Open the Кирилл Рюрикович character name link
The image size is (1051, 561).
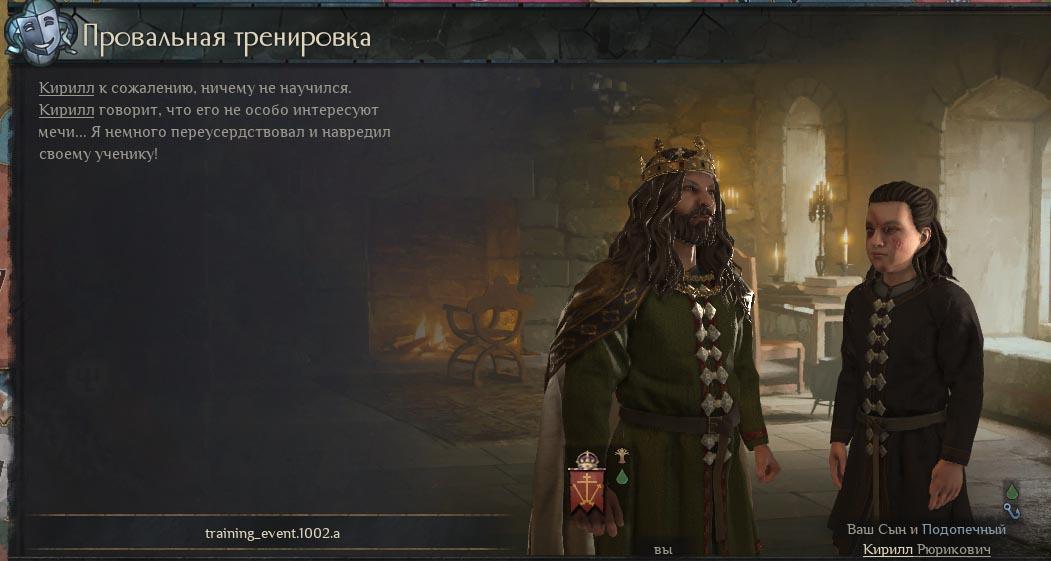pos(926,550)
